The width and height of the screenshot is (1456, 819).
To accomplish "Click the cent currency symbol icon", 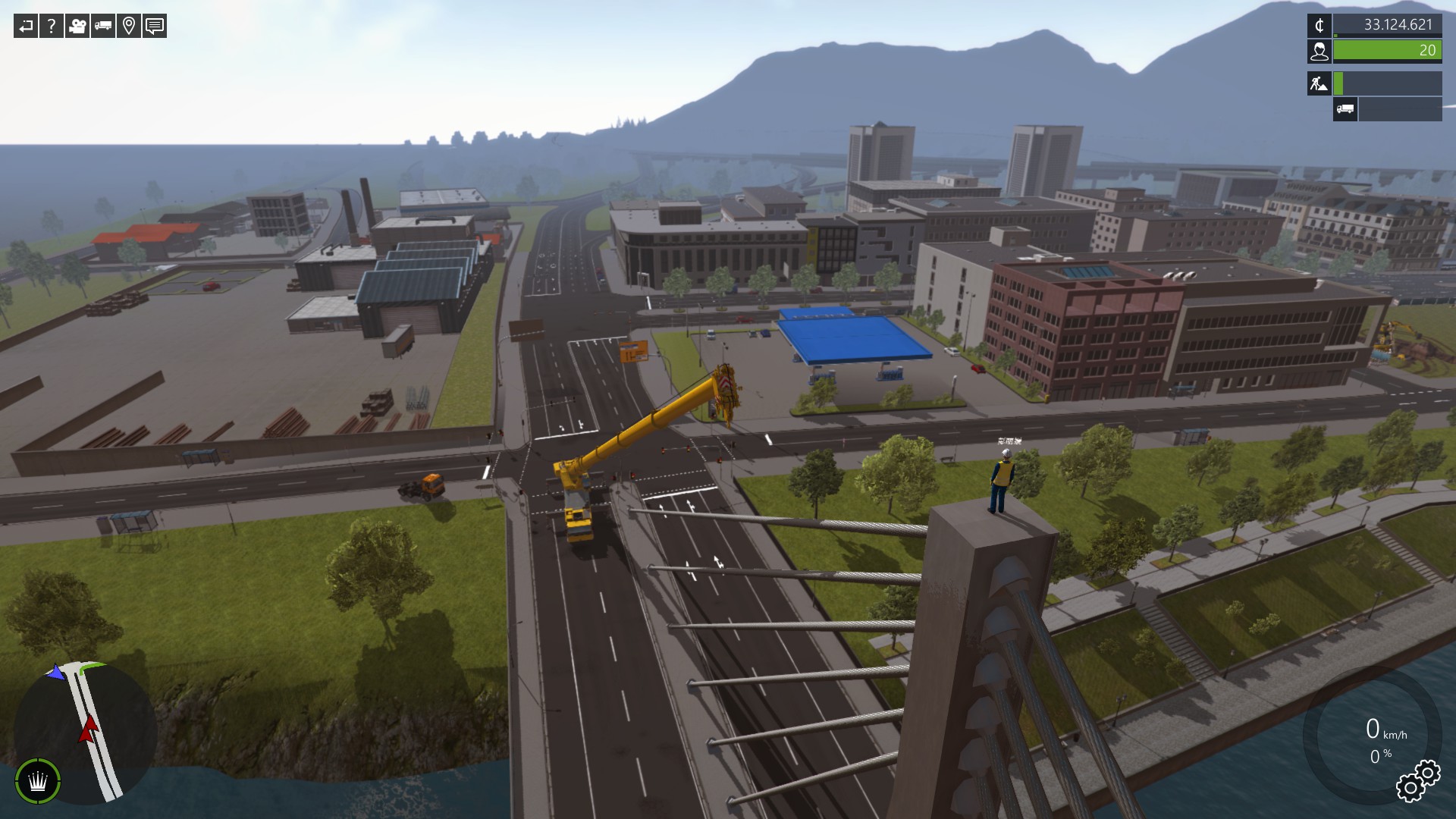I will [1320, 25].
